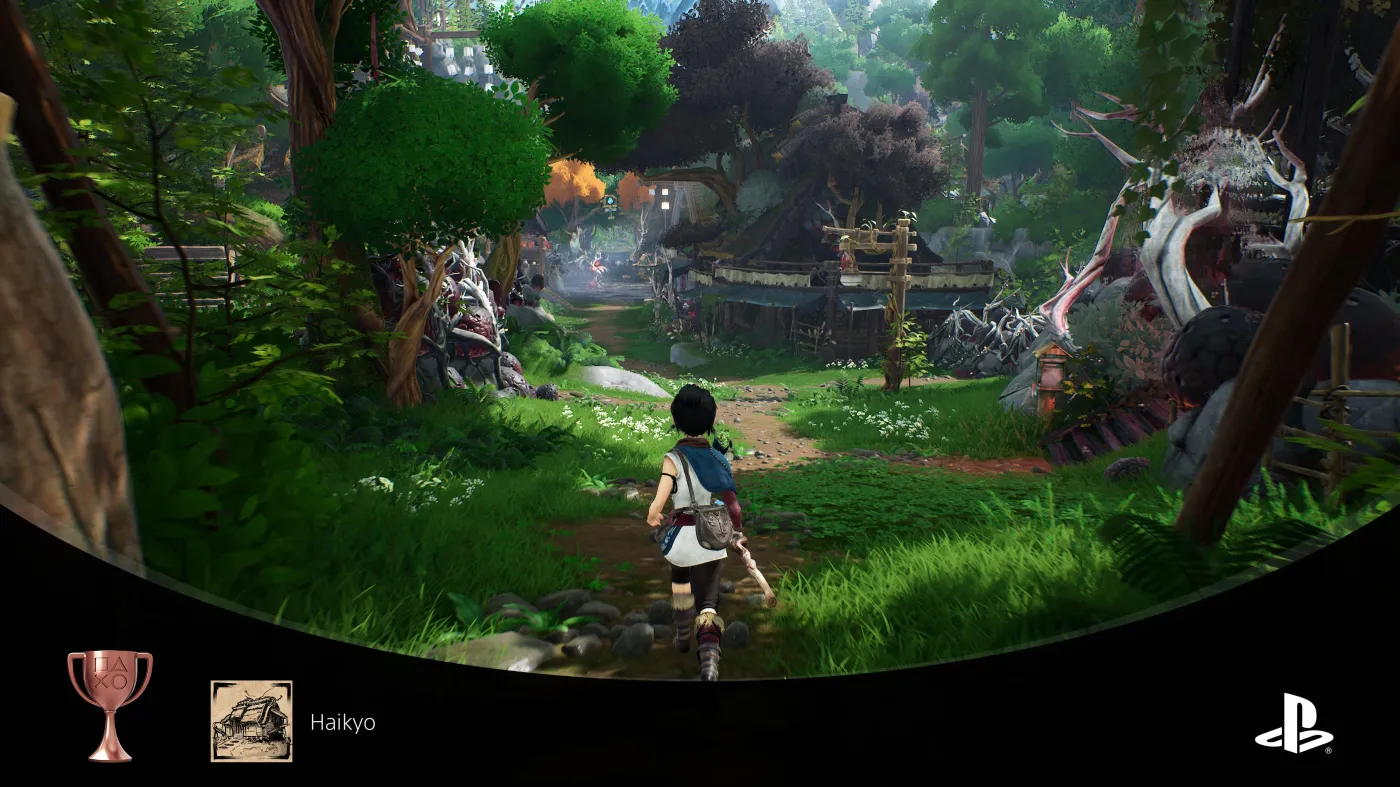Click the bronze trophy cup icon

[110, 704]
